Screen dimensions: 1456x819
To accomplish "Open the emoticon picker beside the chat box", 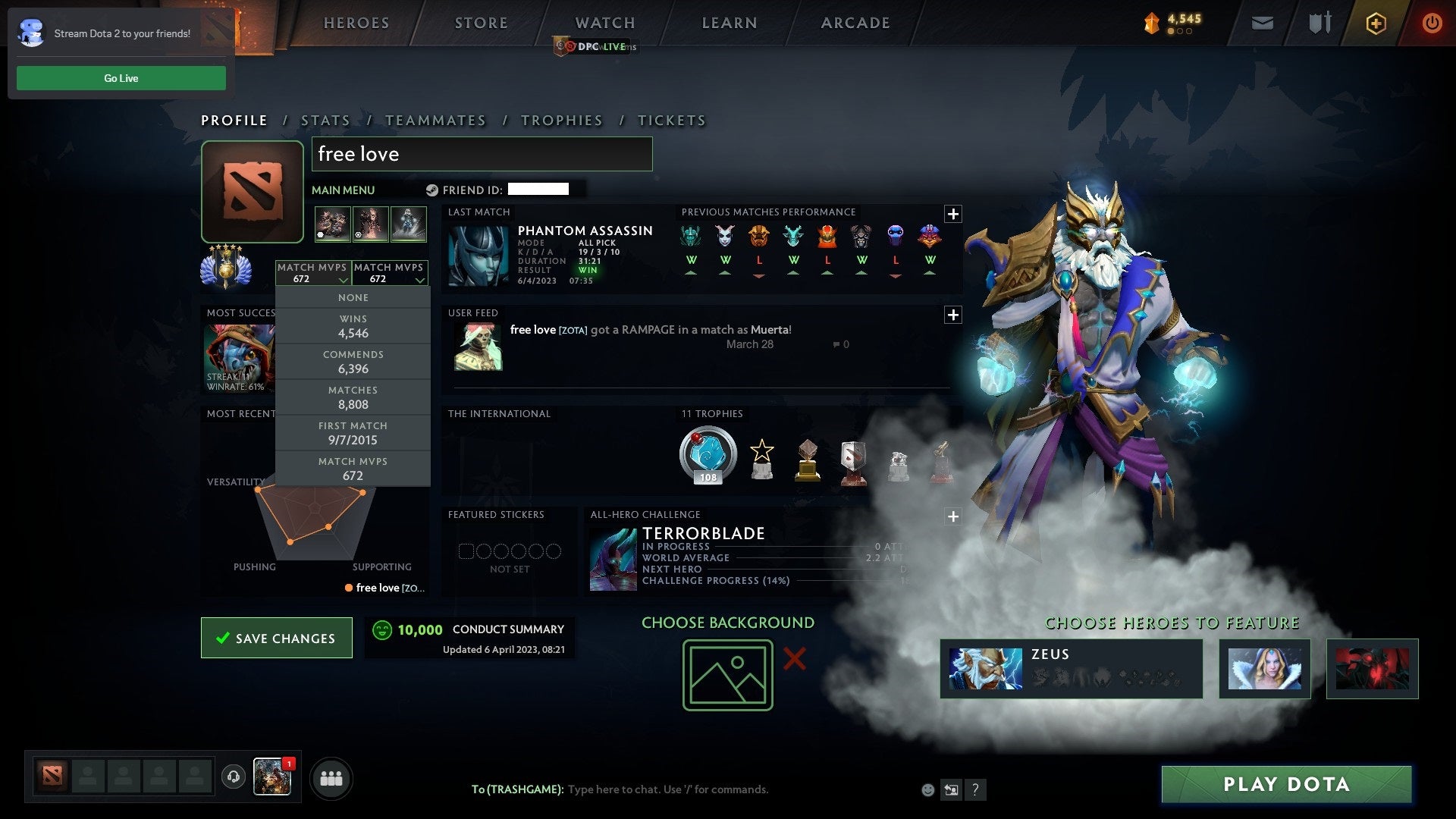I will tap(927, 789).
